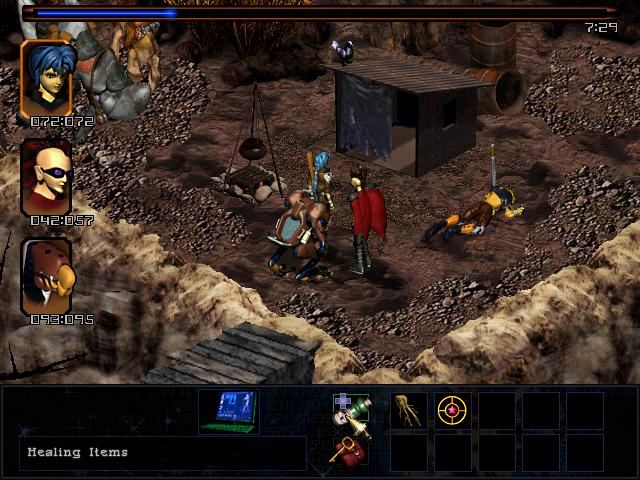Select the yellow root item slot

click(x=408, y=411)
